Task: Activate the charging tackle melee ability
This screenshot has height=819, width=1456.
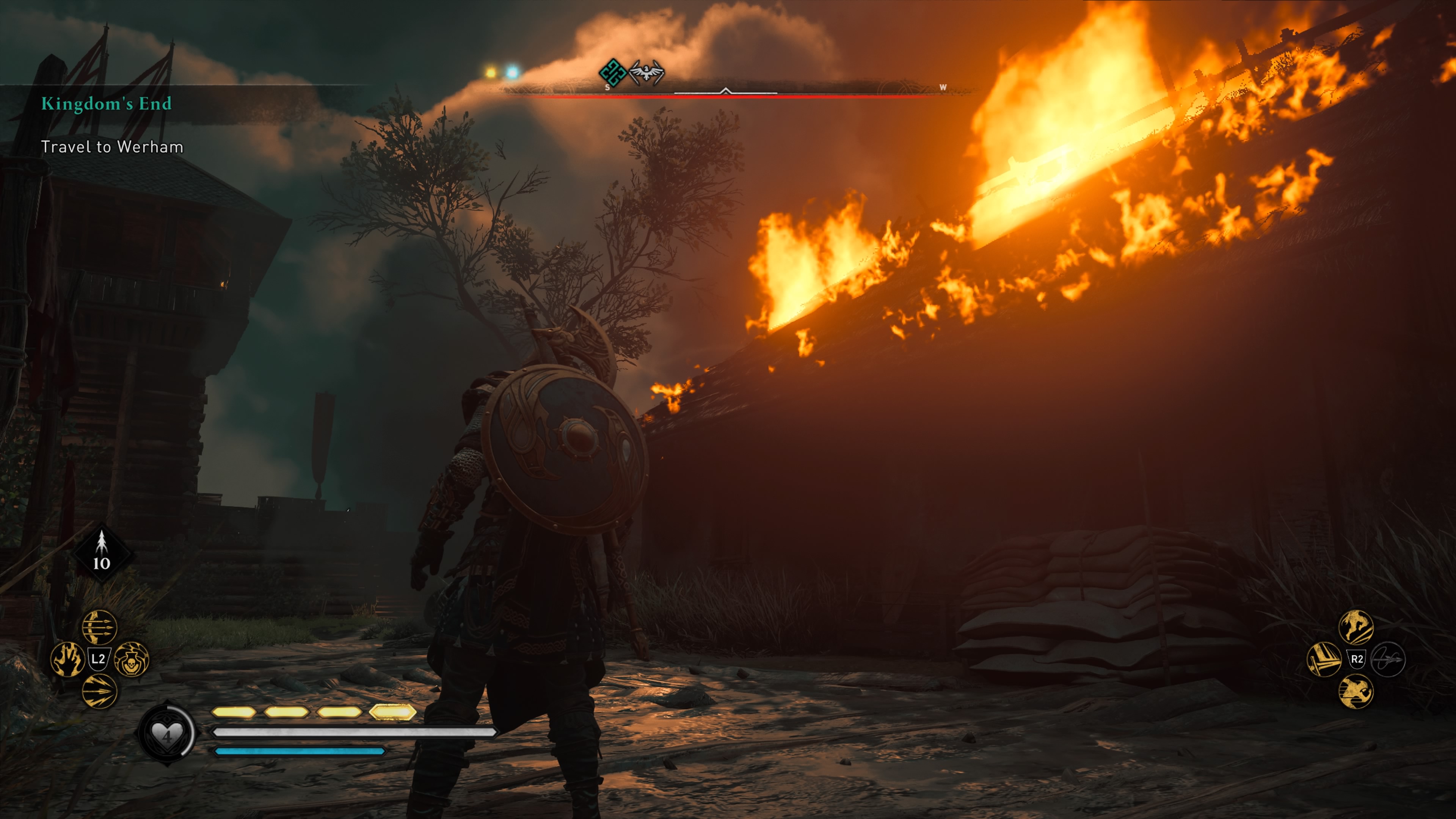Action: [x=1356, y=691]
